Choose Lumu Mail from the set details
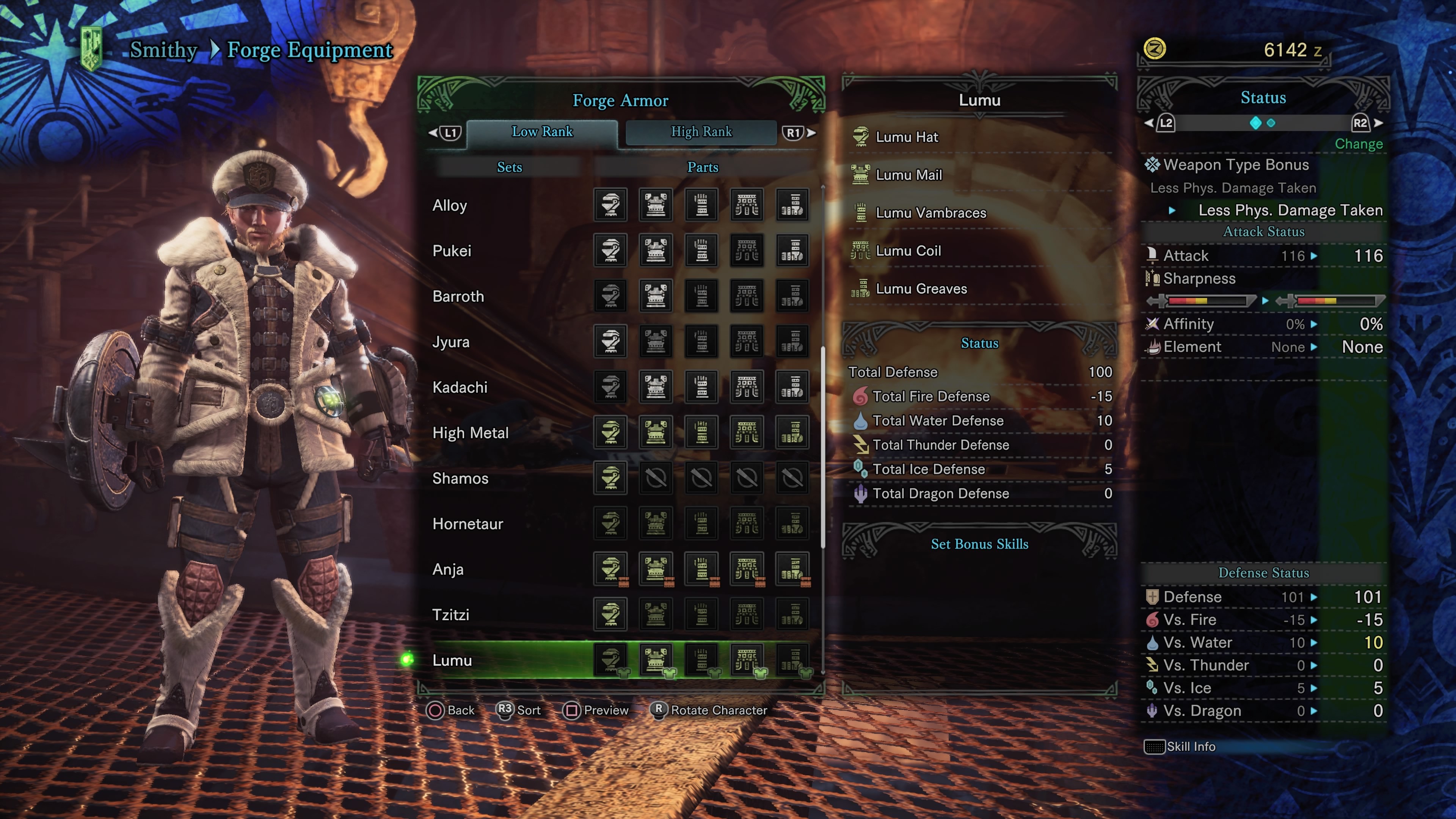This screenshot has height=819, width=1456. tap(908, 175)
